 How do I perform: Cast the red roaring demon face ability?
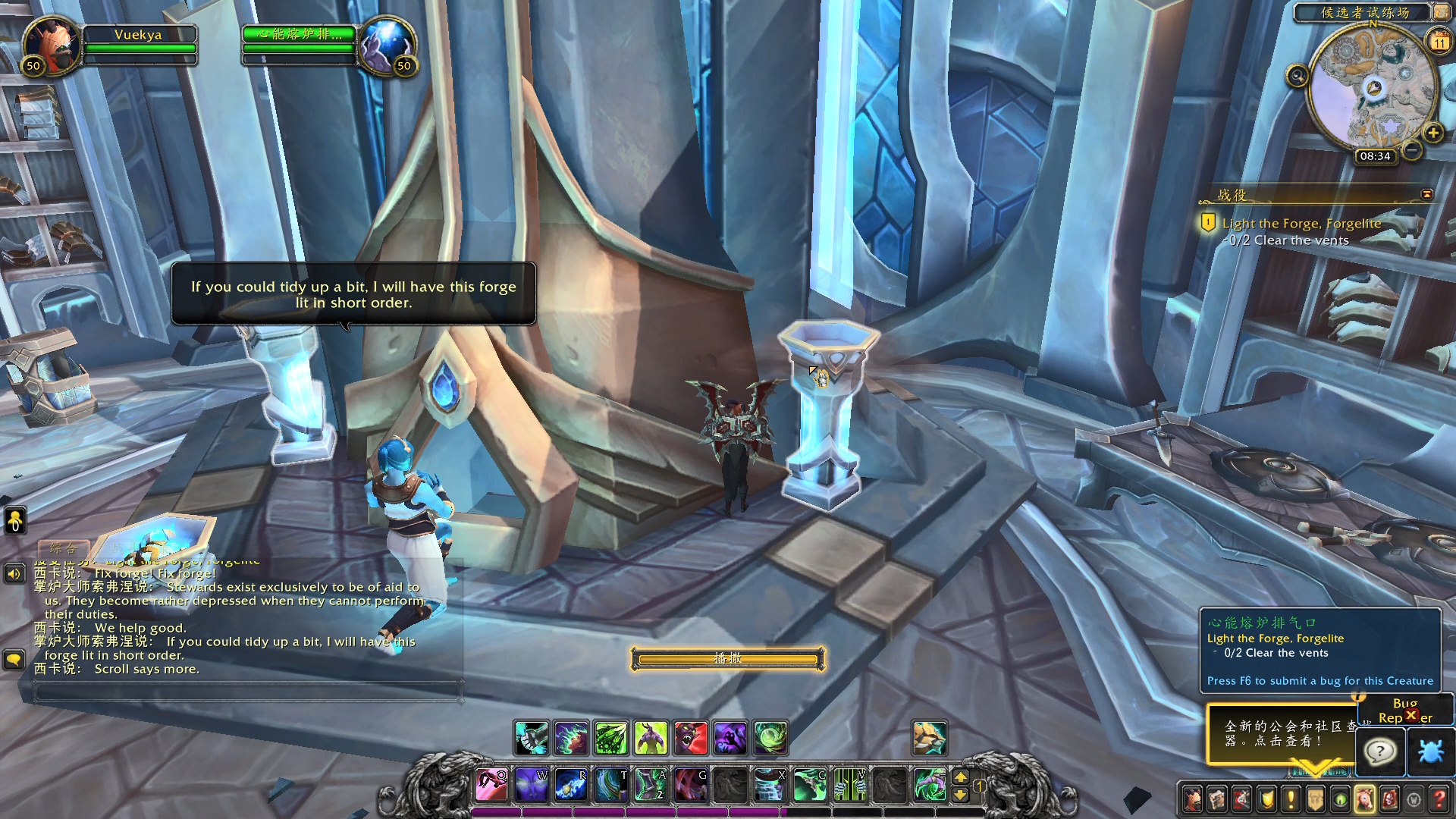(690, 738)
